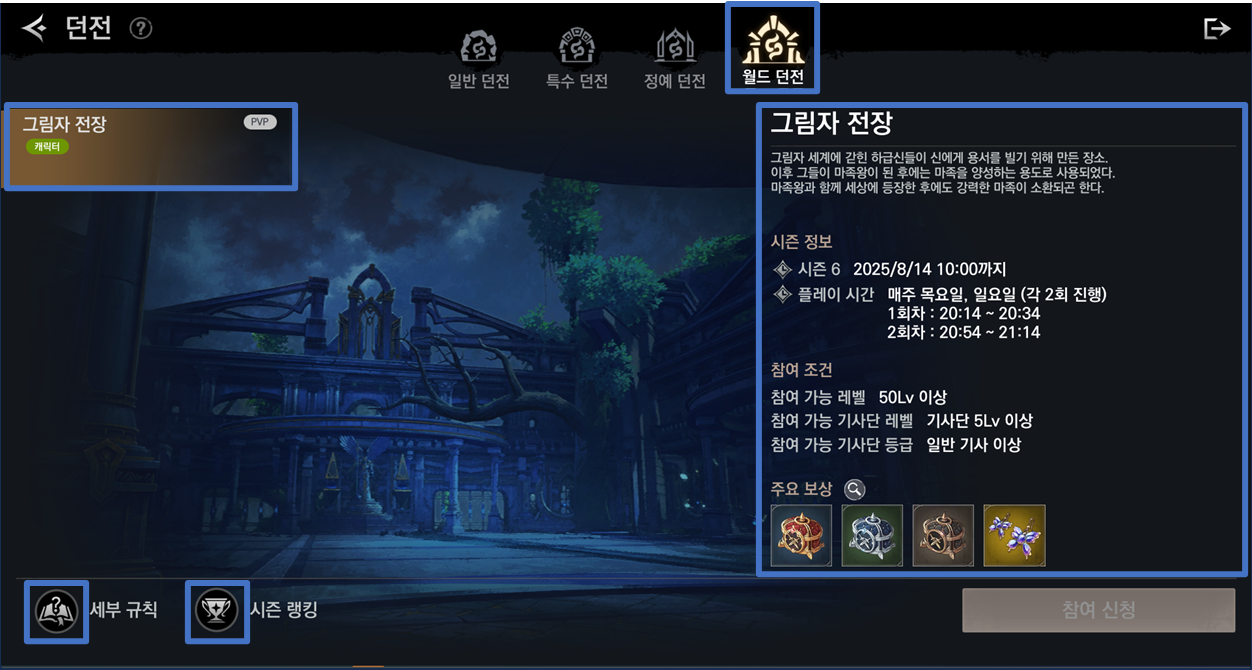The width and height of the screenshot is (1252, 670).
Task: Go back using the arrow beside 던전
Action: tap(35, 28)
